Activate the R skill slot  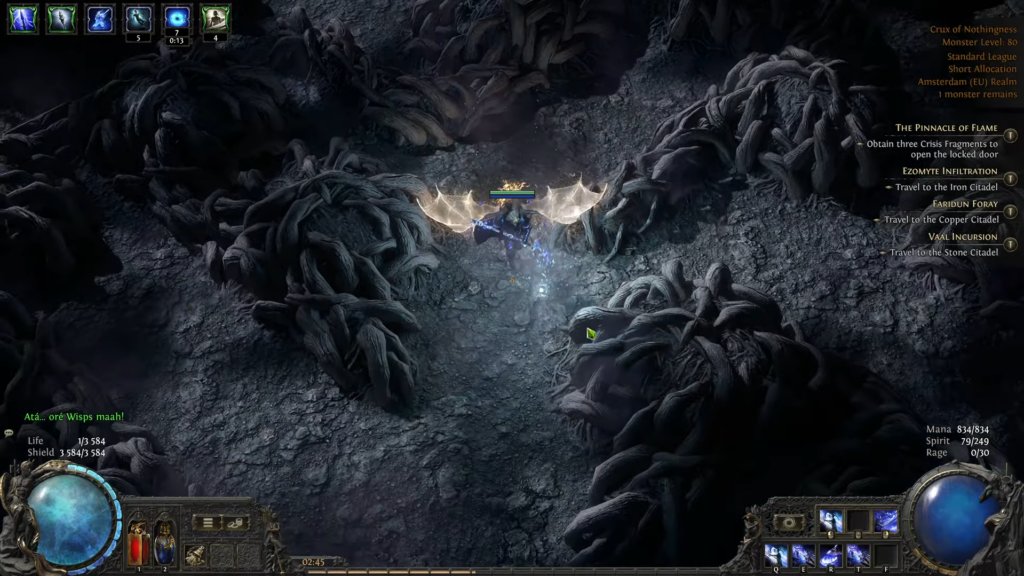830,554
